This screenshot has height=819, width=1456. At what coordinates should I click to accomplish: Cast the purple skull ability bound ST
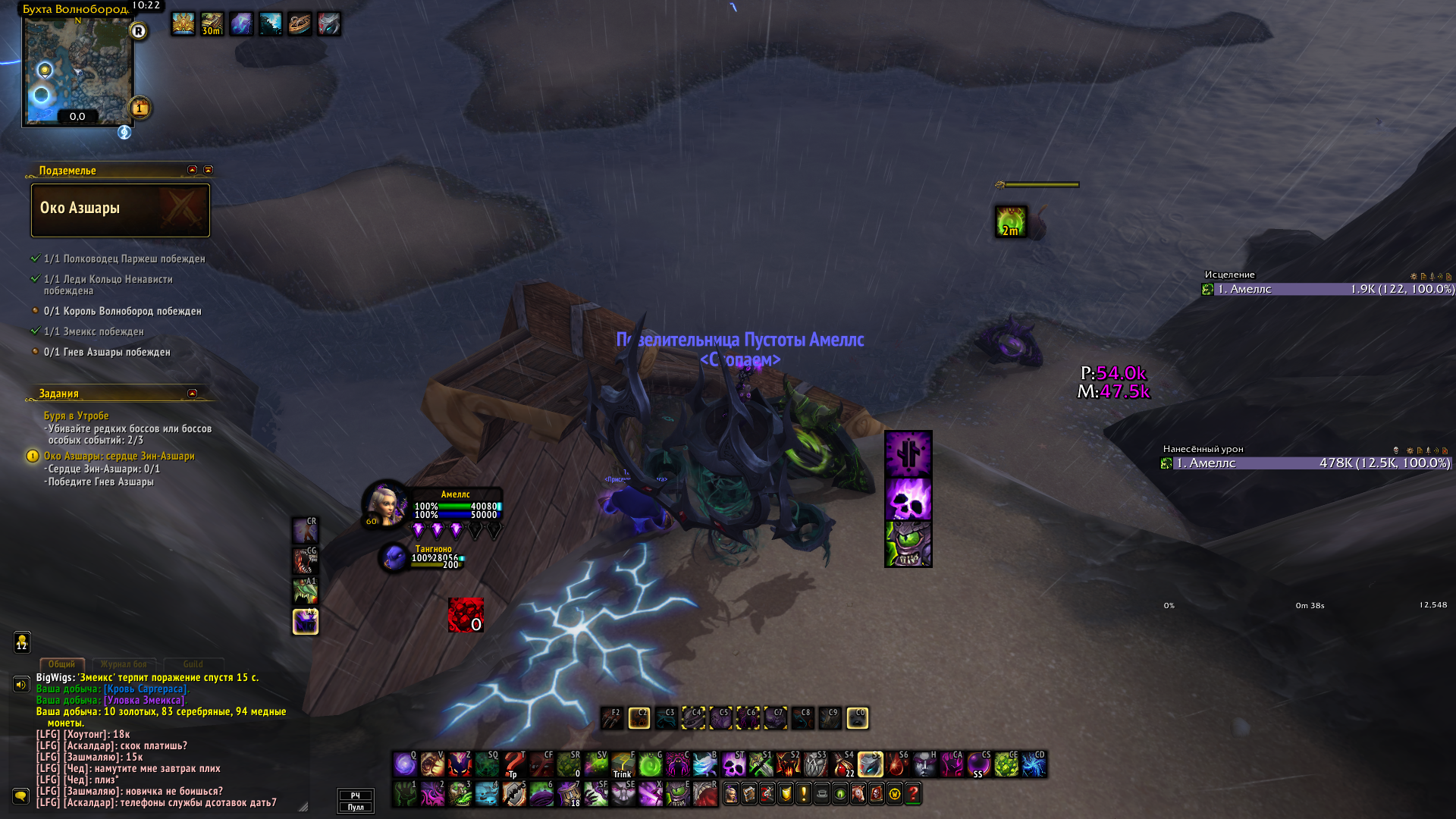(x=733, y=764)
